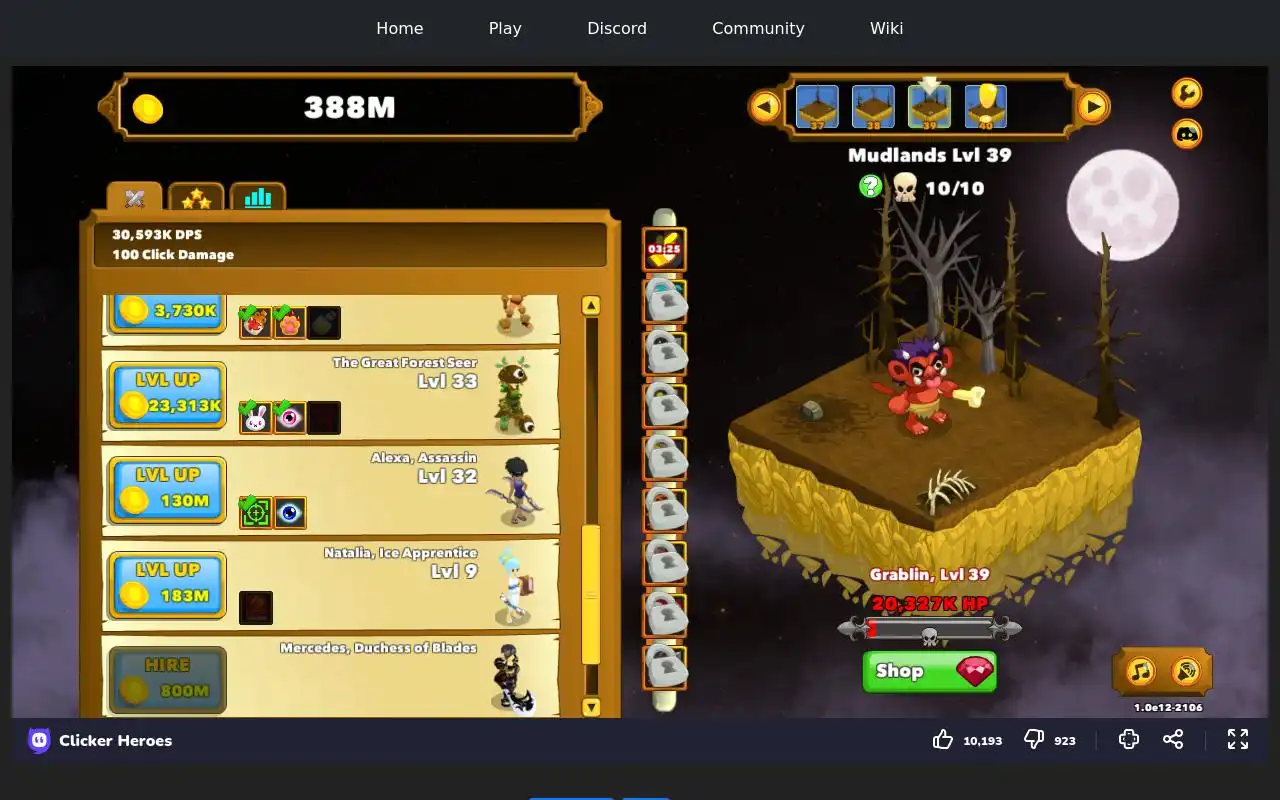The image size is (1280, 800).
Task: Enter fullscreen mode for the game
Action: point(1238,739)
